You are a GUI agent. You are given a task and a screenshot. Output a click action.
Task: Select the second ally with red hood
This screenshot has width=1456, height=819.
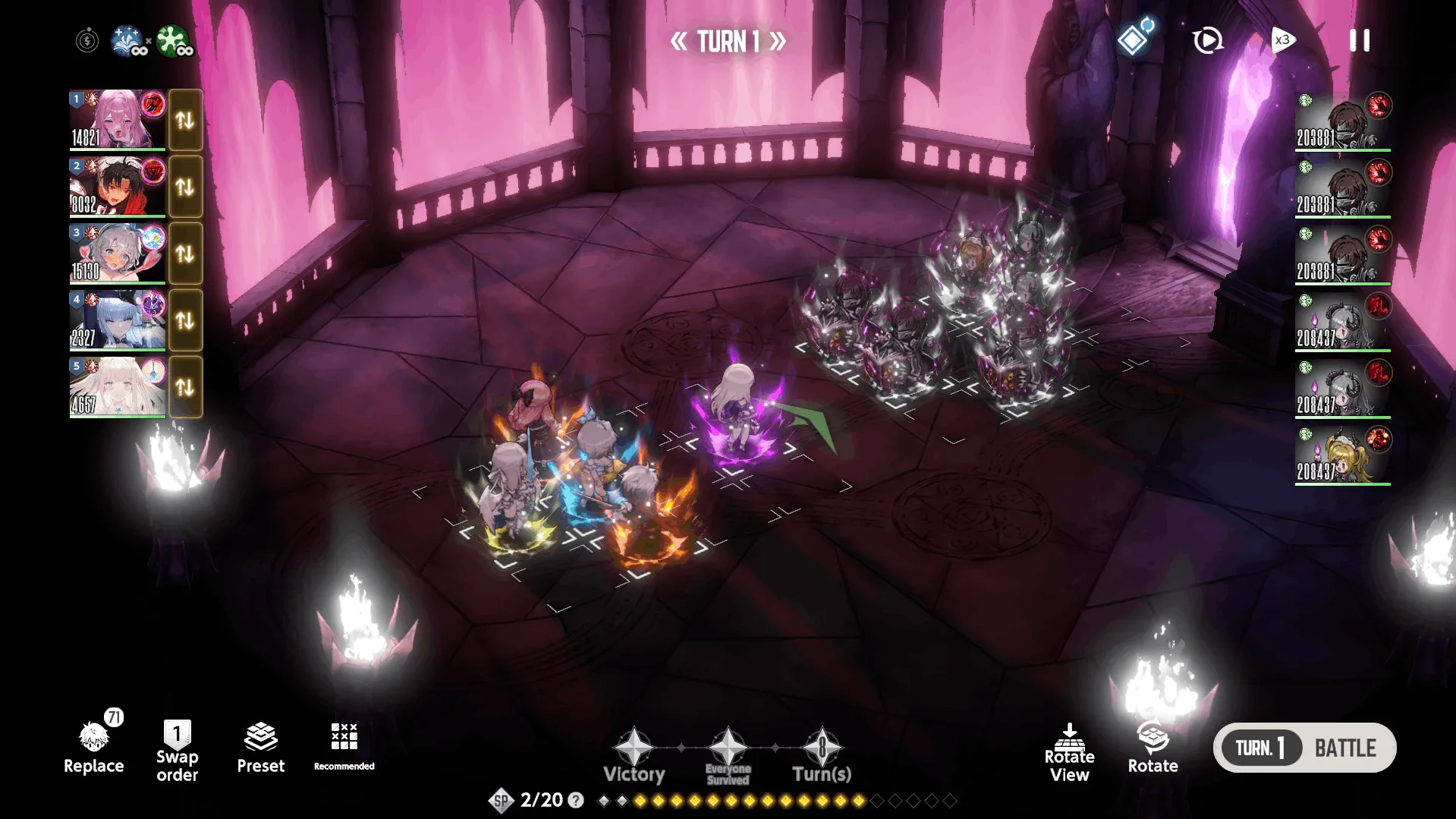(x=118, y=186)
